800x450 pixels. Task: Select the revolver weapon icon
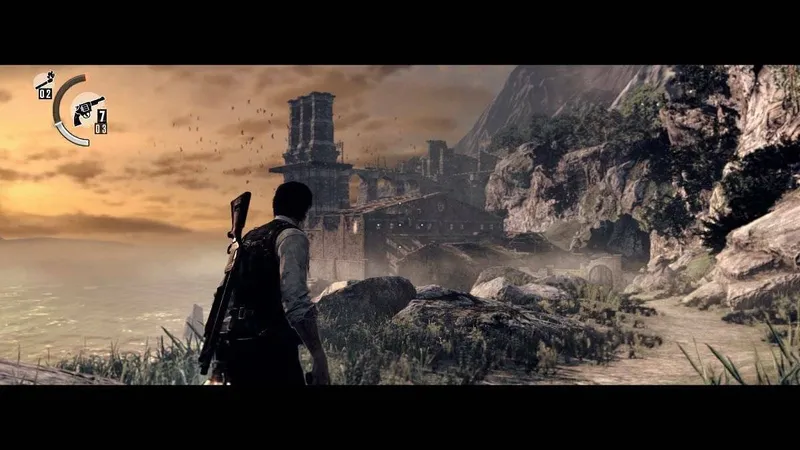click(88, 108)
